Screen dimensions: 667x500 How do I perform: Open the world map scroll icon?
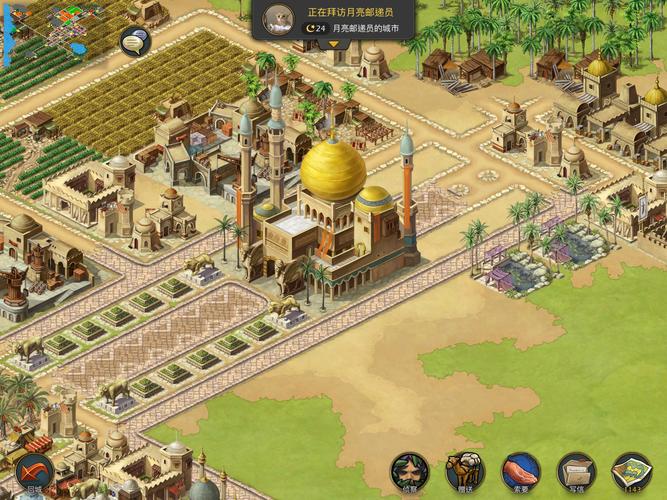(632, 470)
